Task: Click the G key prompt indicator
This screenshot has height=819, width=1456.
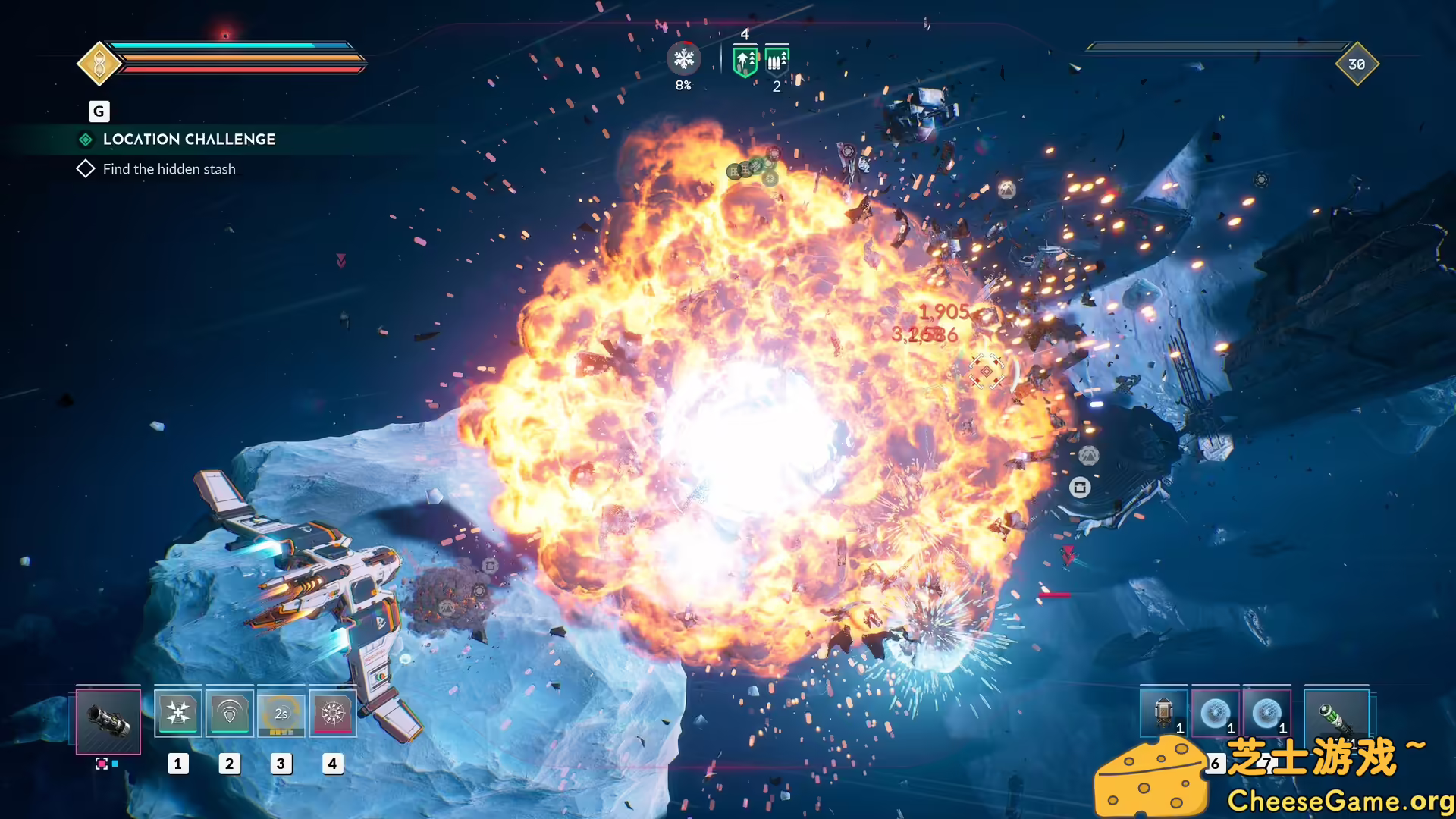Action: click(x=99, y=111)
